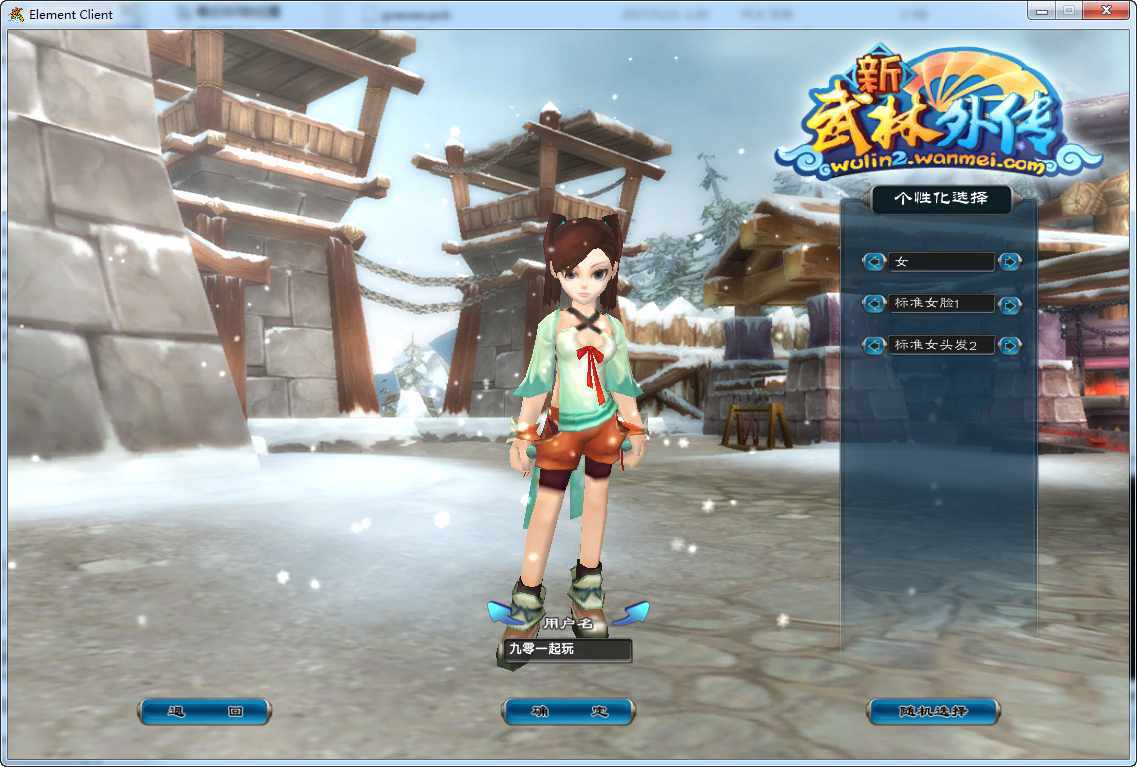Randomize appearance with 随机选择 button
This screenshot has width=1137, height=767.
(932, 712)
